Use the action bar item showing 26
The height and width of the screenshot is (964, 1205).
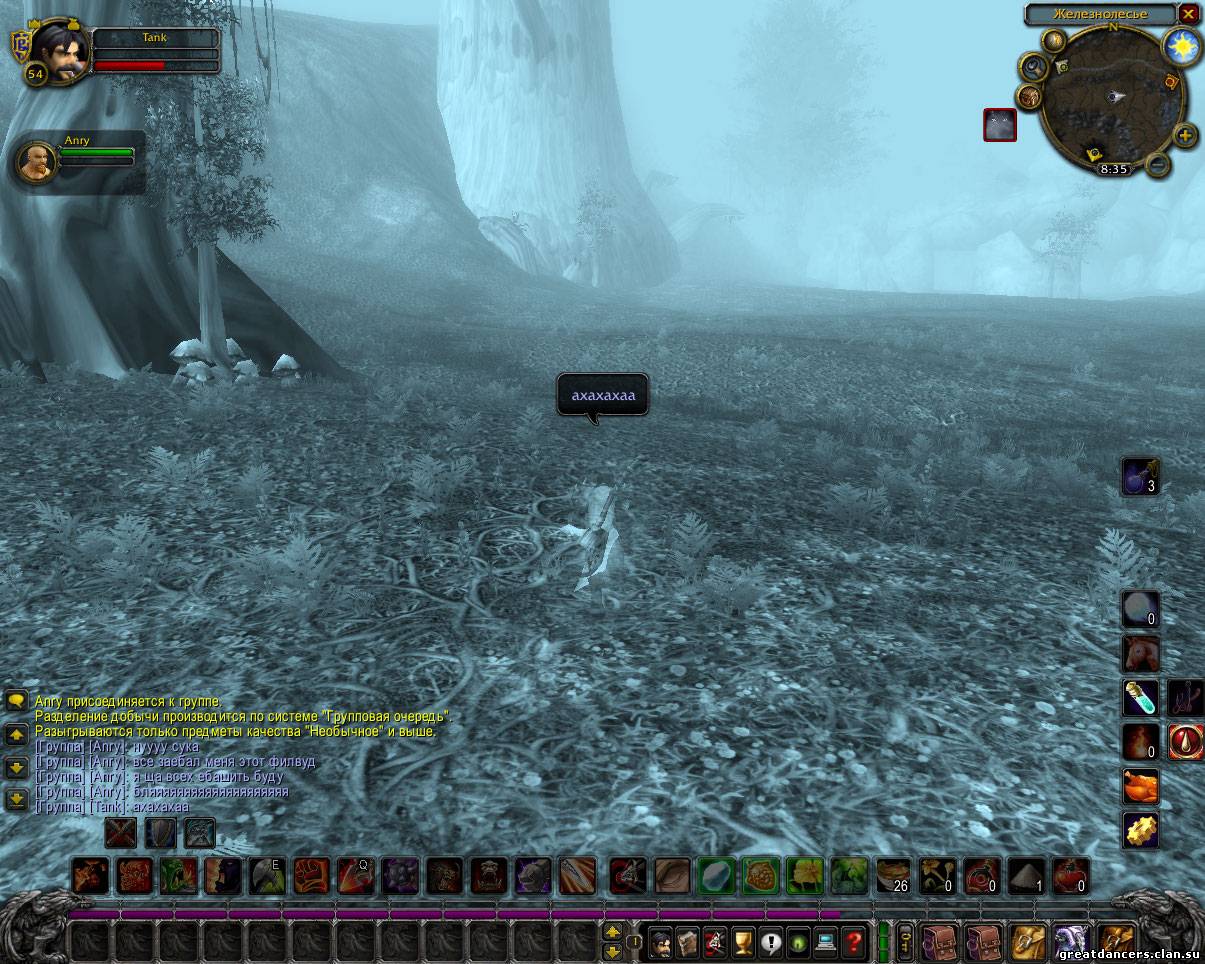pos(894,876)
